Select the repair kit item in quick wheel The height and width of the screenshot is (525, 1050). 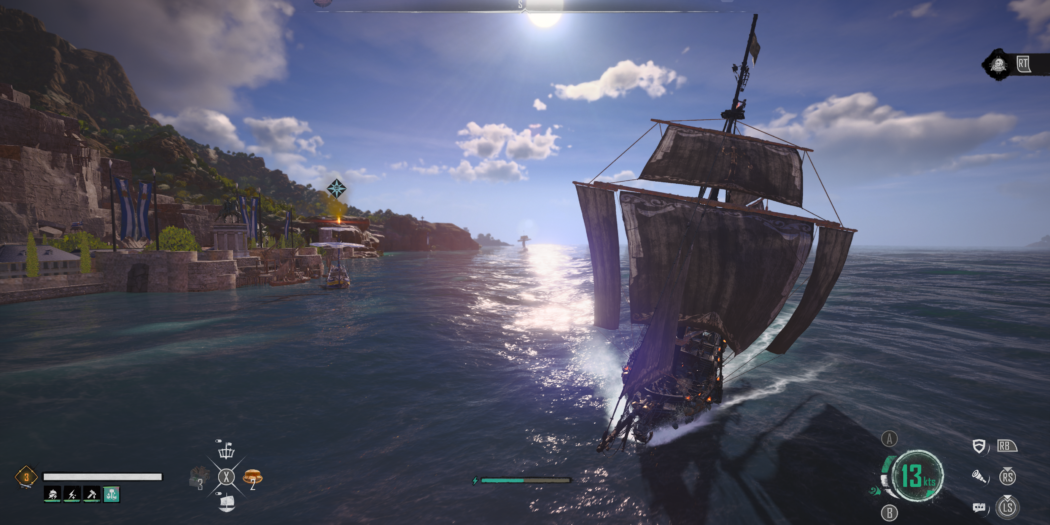tap(199, 478)
